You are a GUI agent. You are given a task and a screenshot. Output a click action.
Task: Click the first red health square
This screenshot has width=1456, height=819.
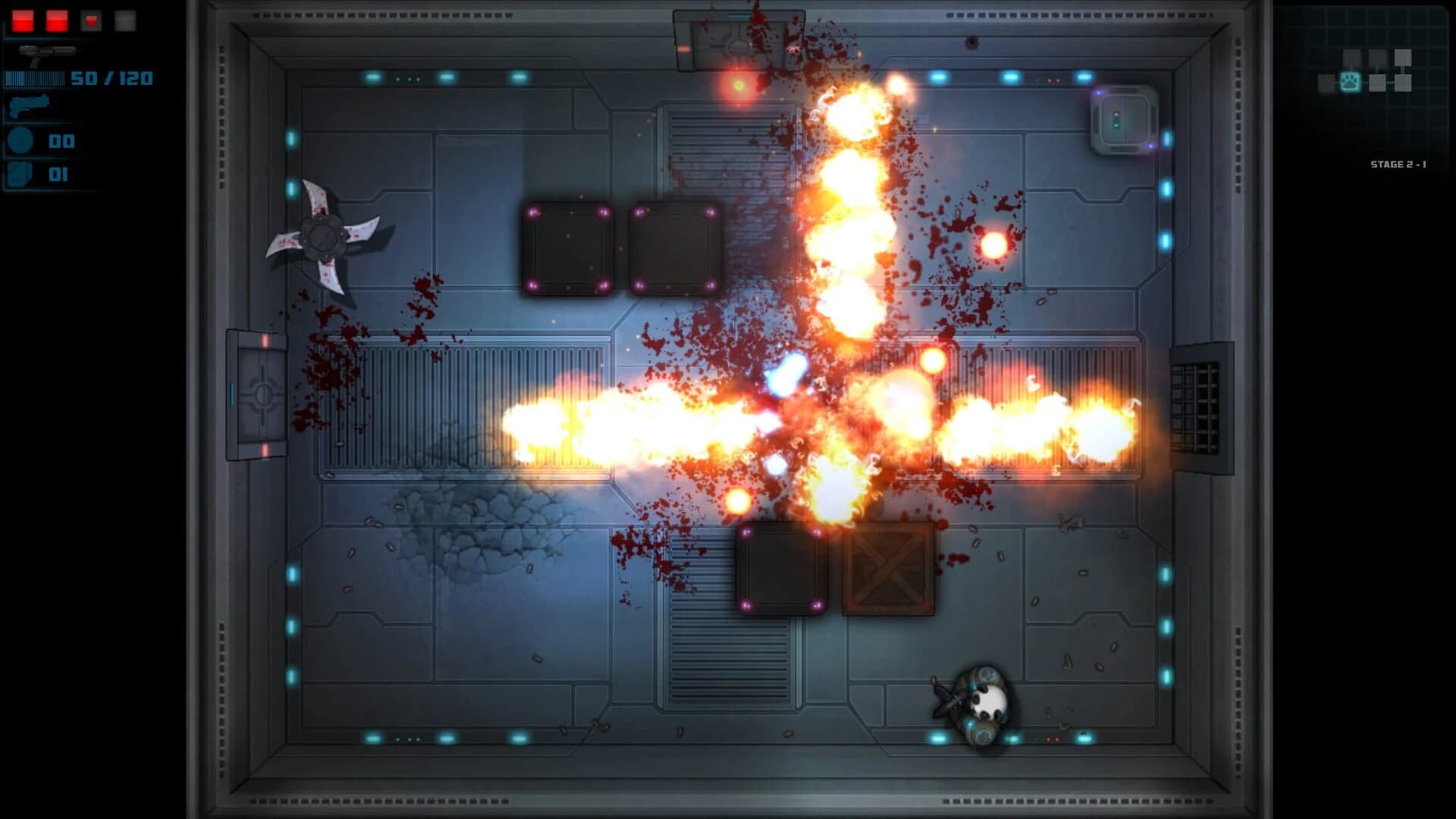click(x=23, y=20)
